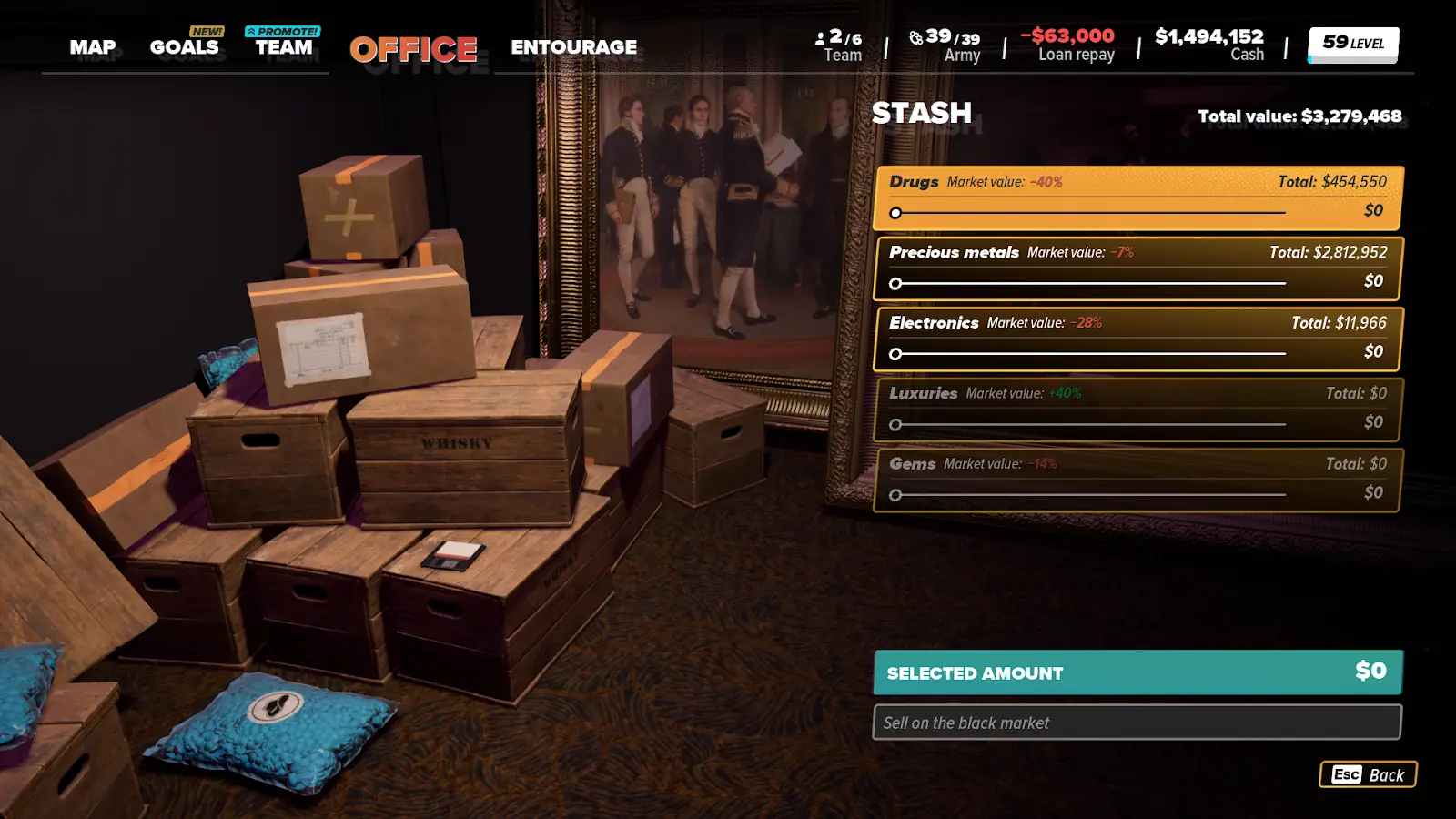Go to the TEAM tab
This screenshot has width=1456, height=819.
pyautogui.click(x=284, y=47)
